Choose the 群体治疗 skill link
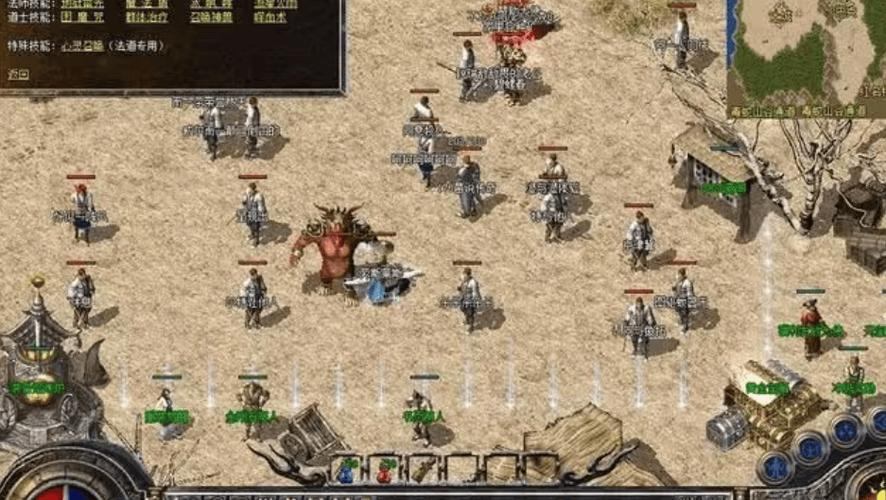 pos(146,18)
